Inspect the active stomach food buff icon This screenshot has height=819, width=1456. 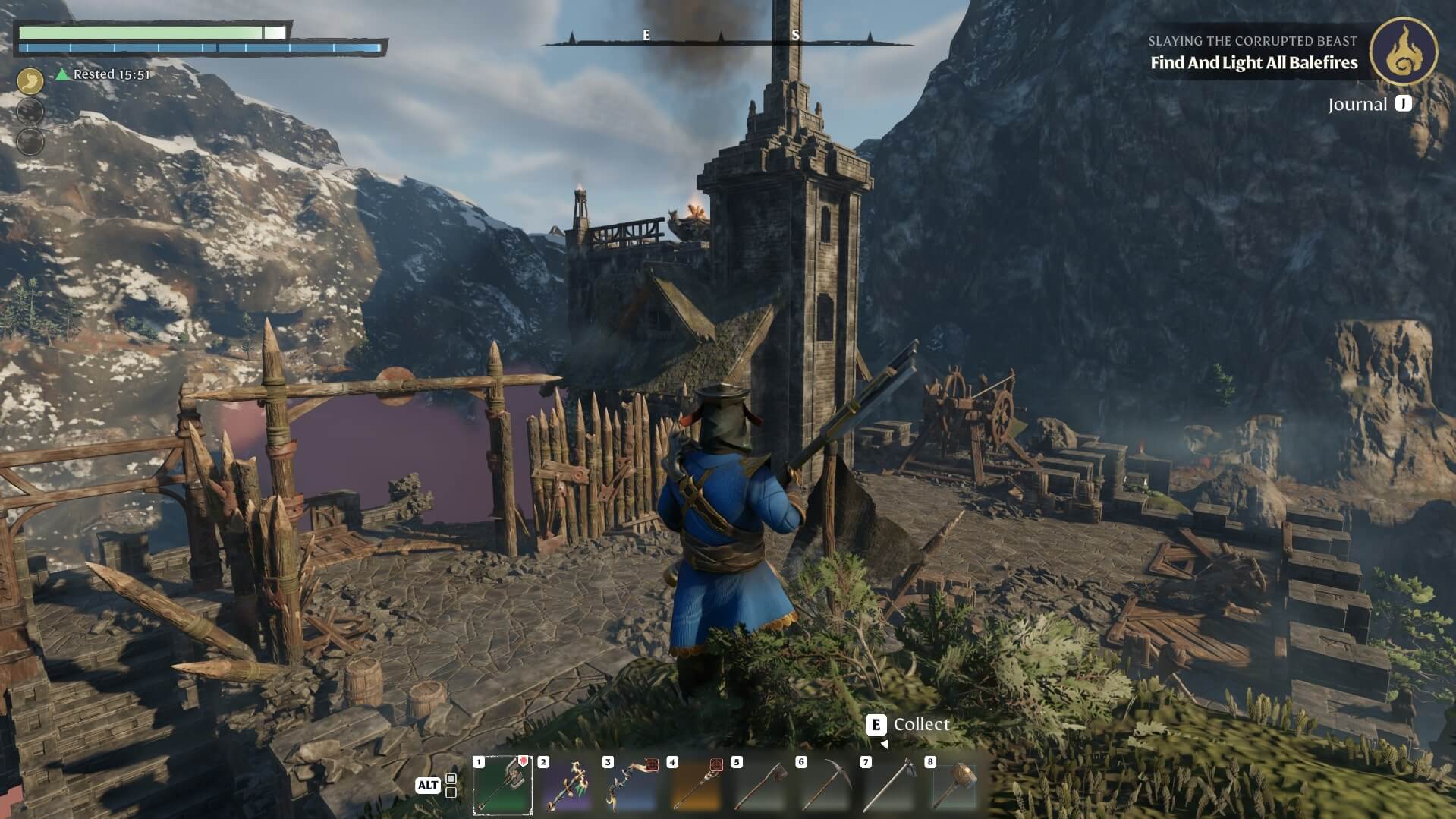coord(30,80)
